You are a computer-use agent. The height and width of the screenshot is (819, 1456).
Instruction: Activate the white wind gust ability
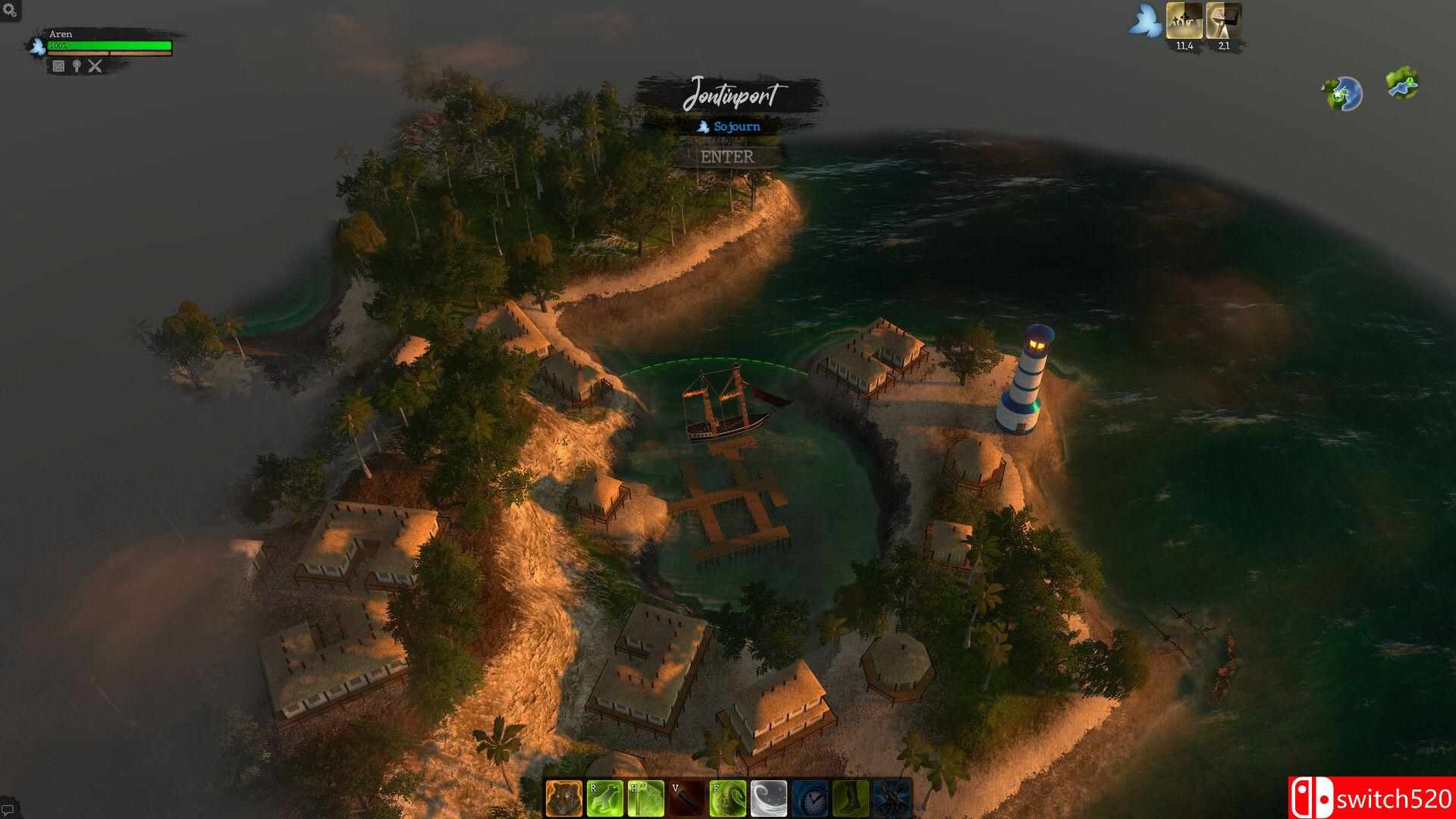coord(768,799)
